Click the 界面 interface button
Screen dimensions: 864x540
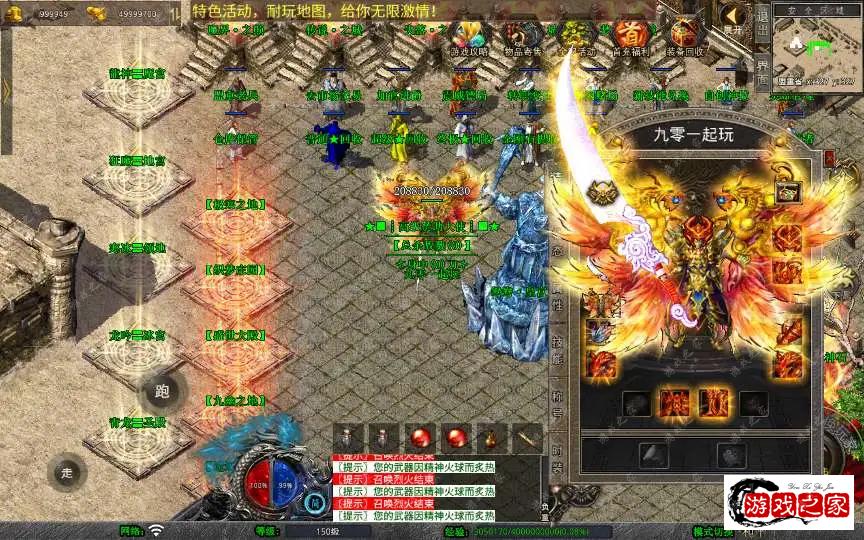(x=762, y=72)
